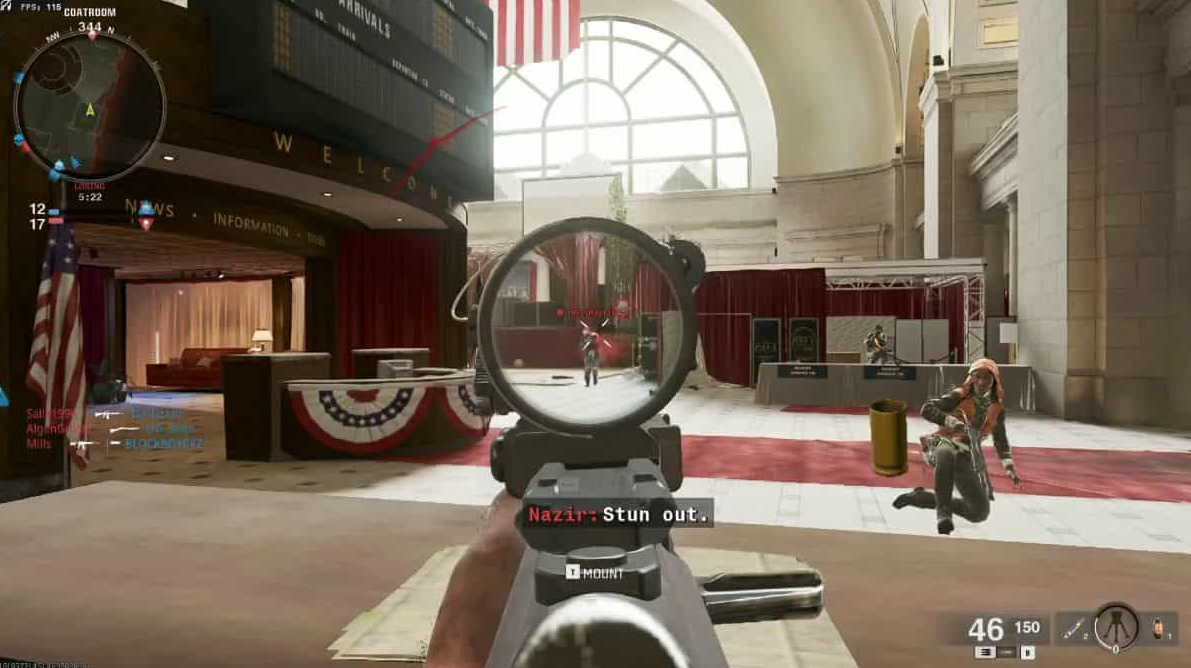Image resolution: width=1191 pixels, height=668 pixels.
Task: Click the circular minimap
Action: (x=90, y=105)
